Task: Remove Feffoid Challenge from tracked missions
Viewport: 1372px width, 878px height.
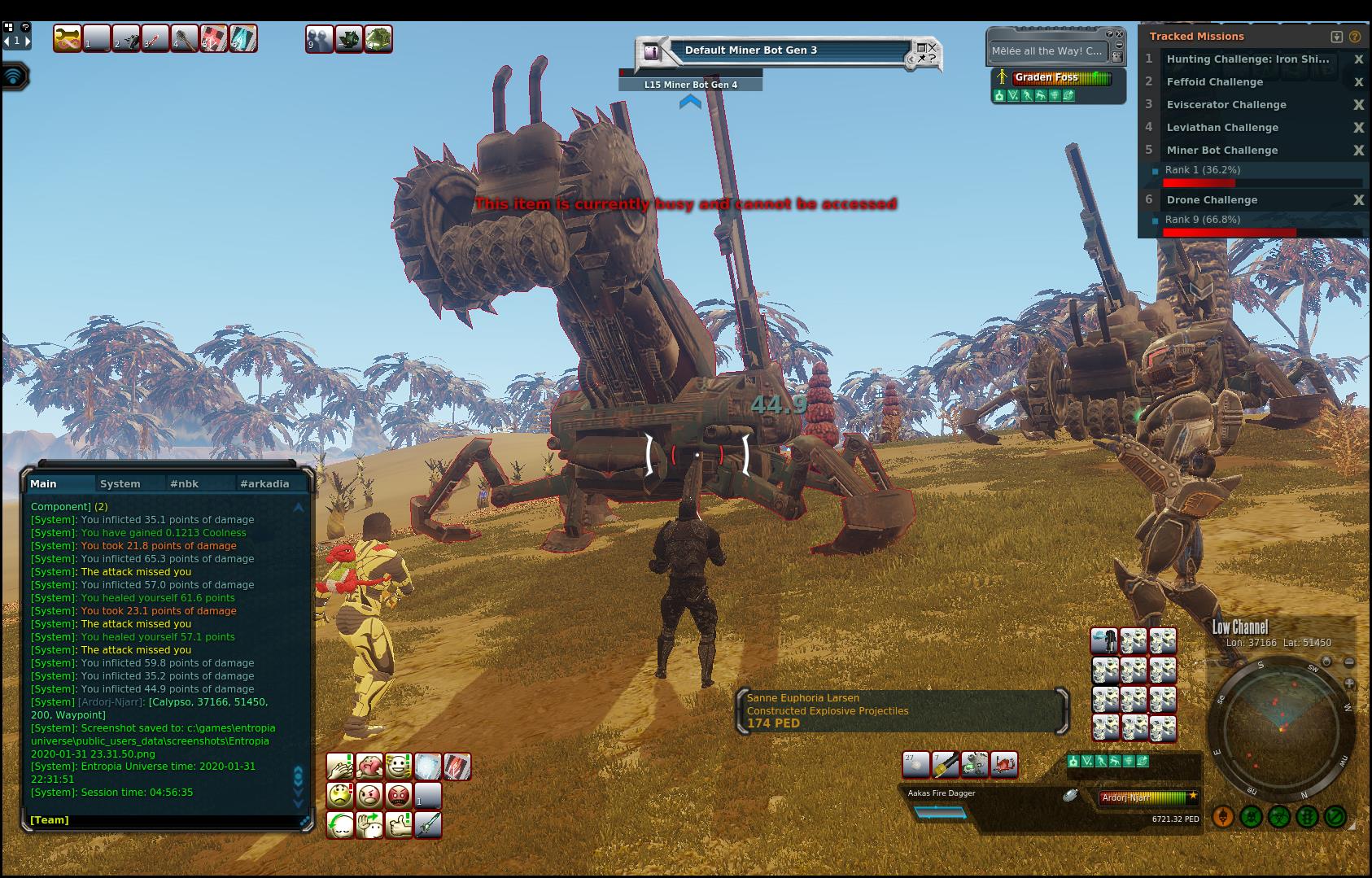Action: click(x=1358, y=82)
